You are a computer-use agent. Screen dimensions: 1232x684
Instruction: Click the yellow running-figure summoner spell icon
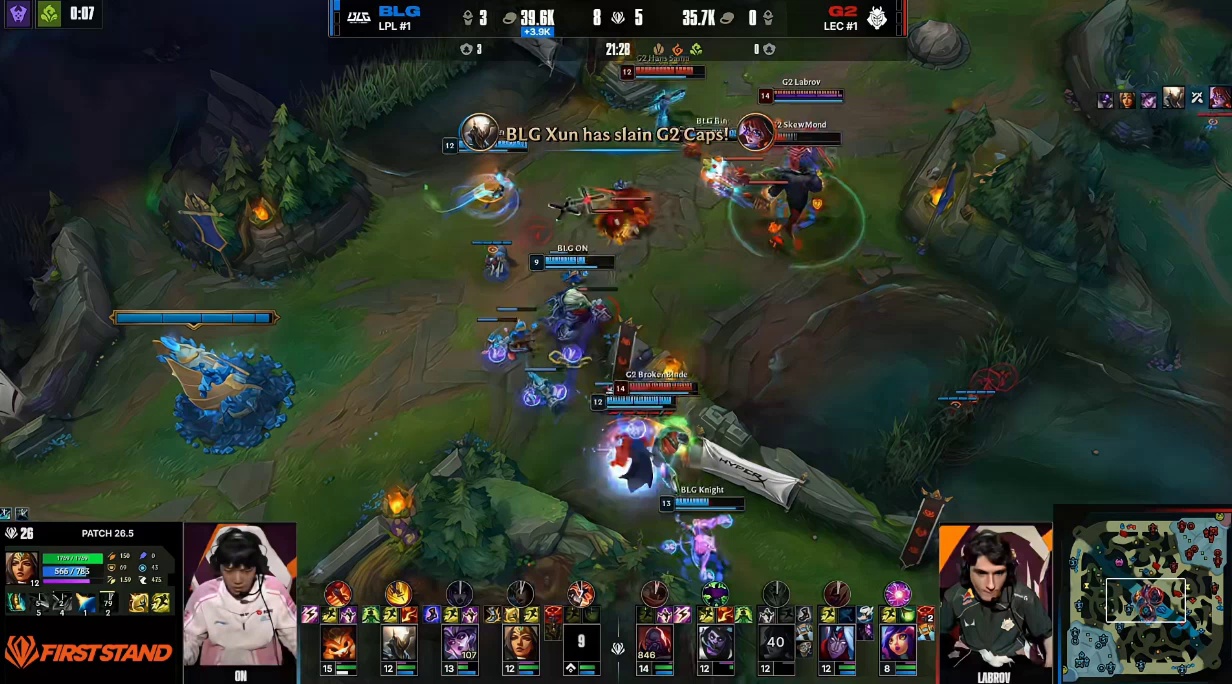[x=162, y=602]
